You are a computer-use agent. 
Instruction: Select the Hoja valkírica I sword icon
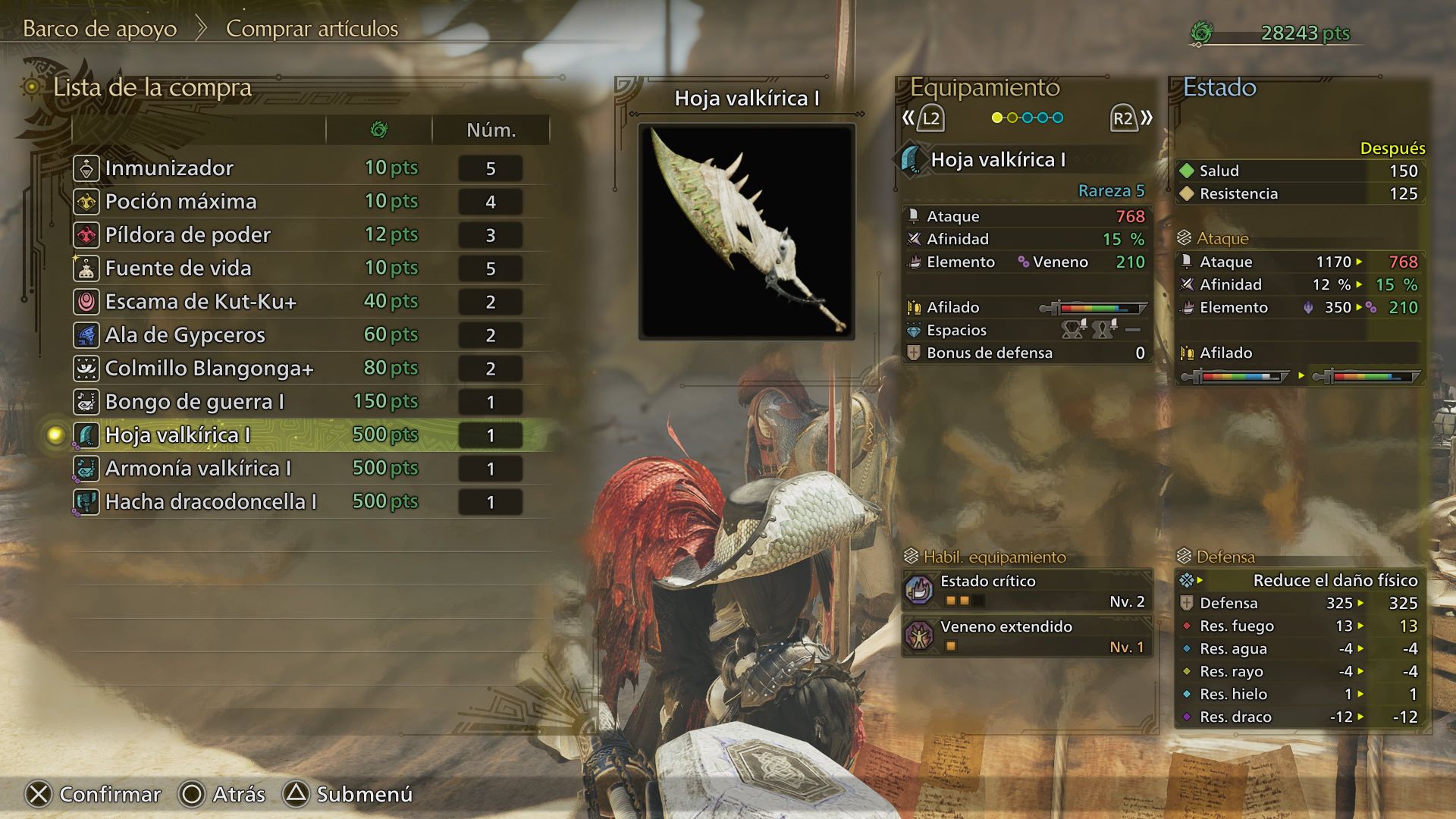[86, 435]
